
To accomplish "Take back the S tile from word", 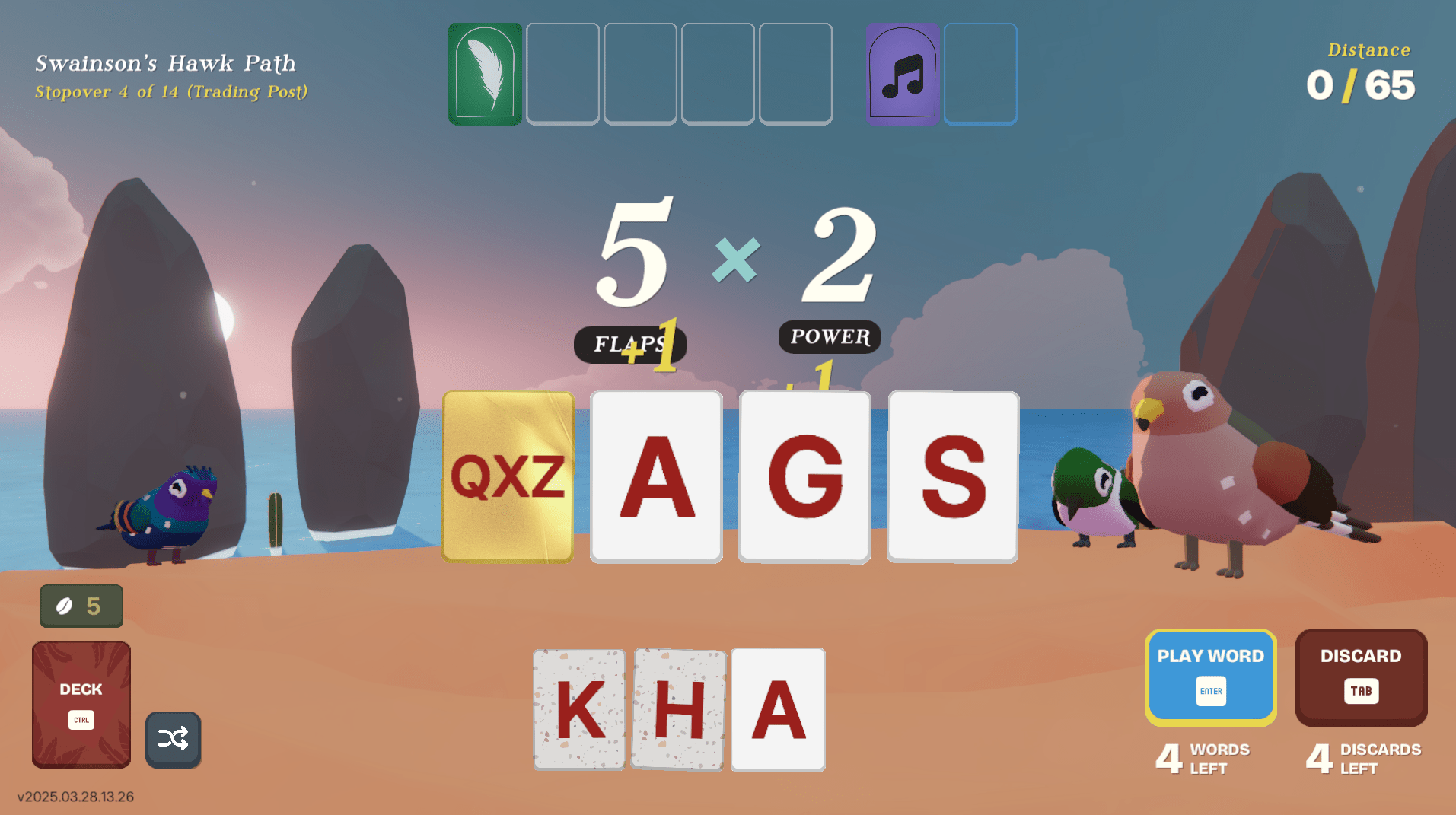I will [x=953, y=477].
